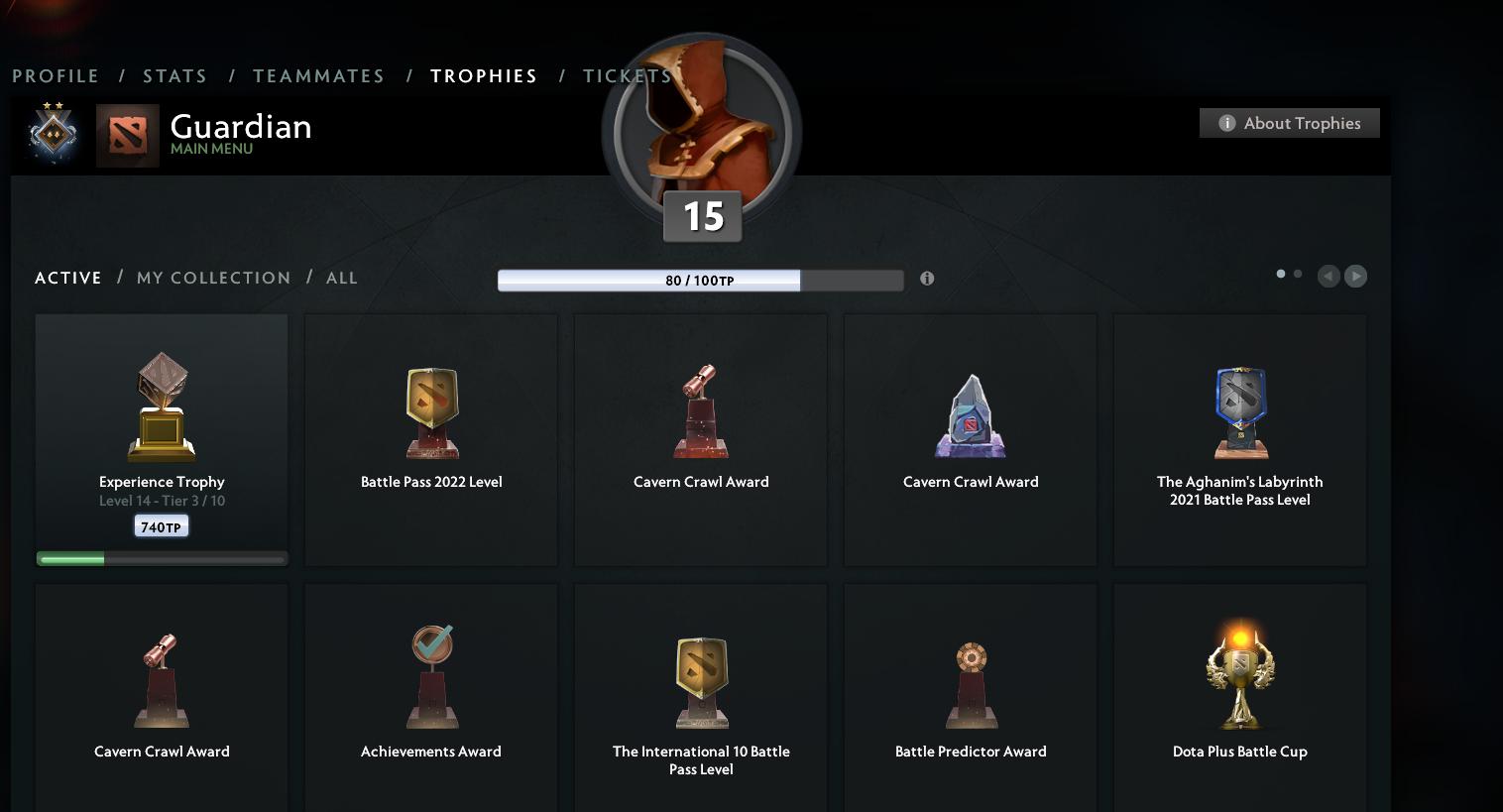Viewport: 1503px width, 812px height.
Task: Select the Aghanim's Labyrinth 2021 blue shield trophy
Action: (x=1239, y=411)
